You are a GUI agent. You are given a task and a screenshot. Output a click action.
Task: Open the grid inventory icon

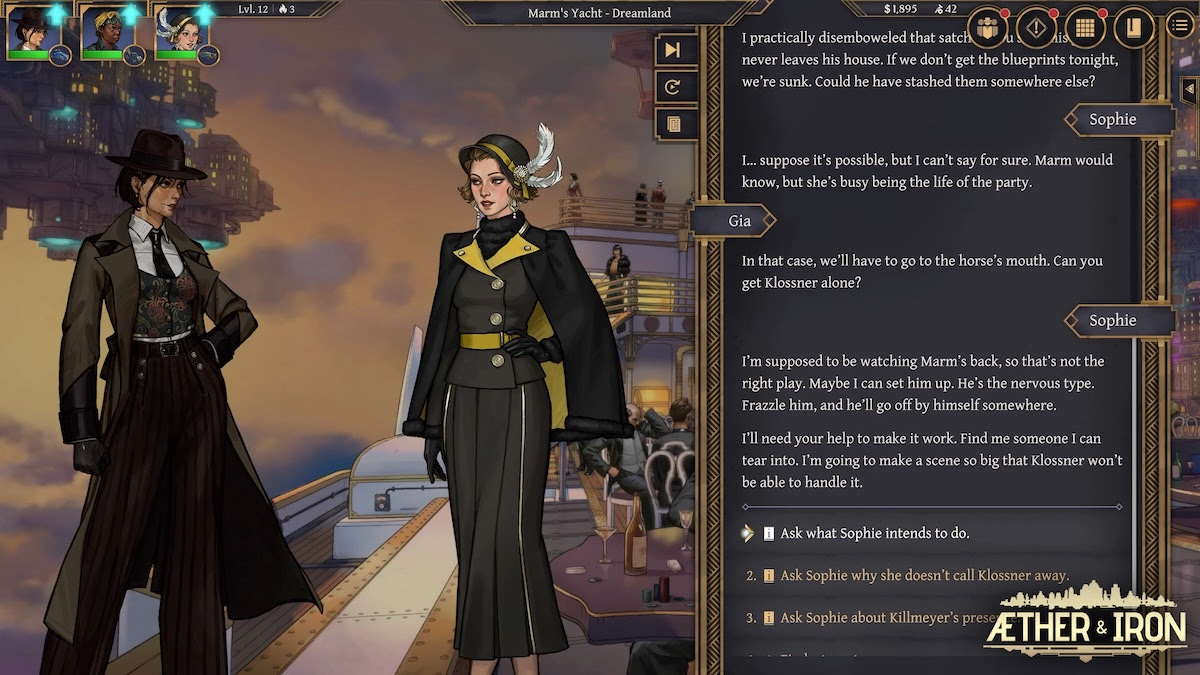(1084, 27)
